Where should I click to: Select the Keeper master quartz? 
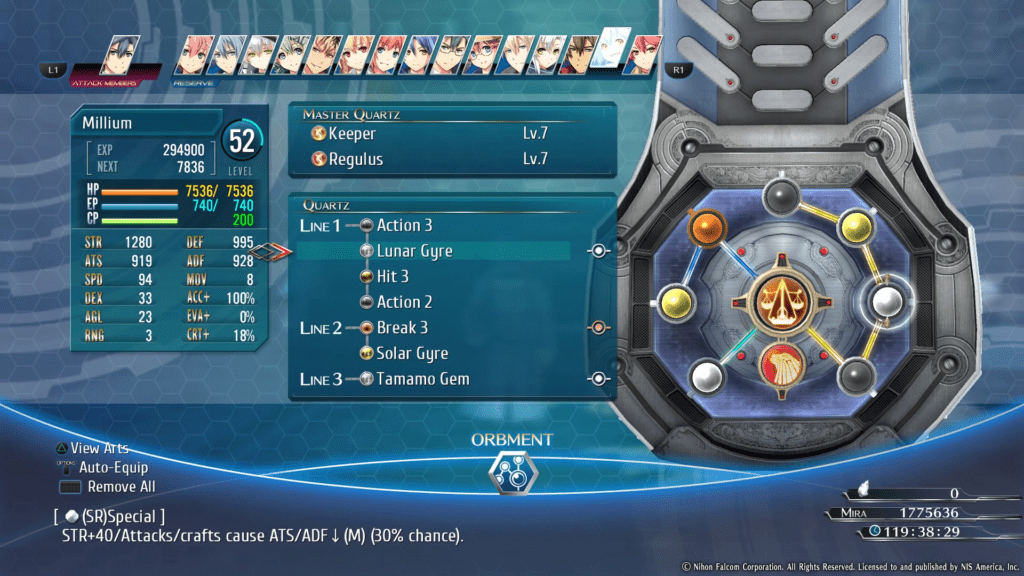pos(351,133)
